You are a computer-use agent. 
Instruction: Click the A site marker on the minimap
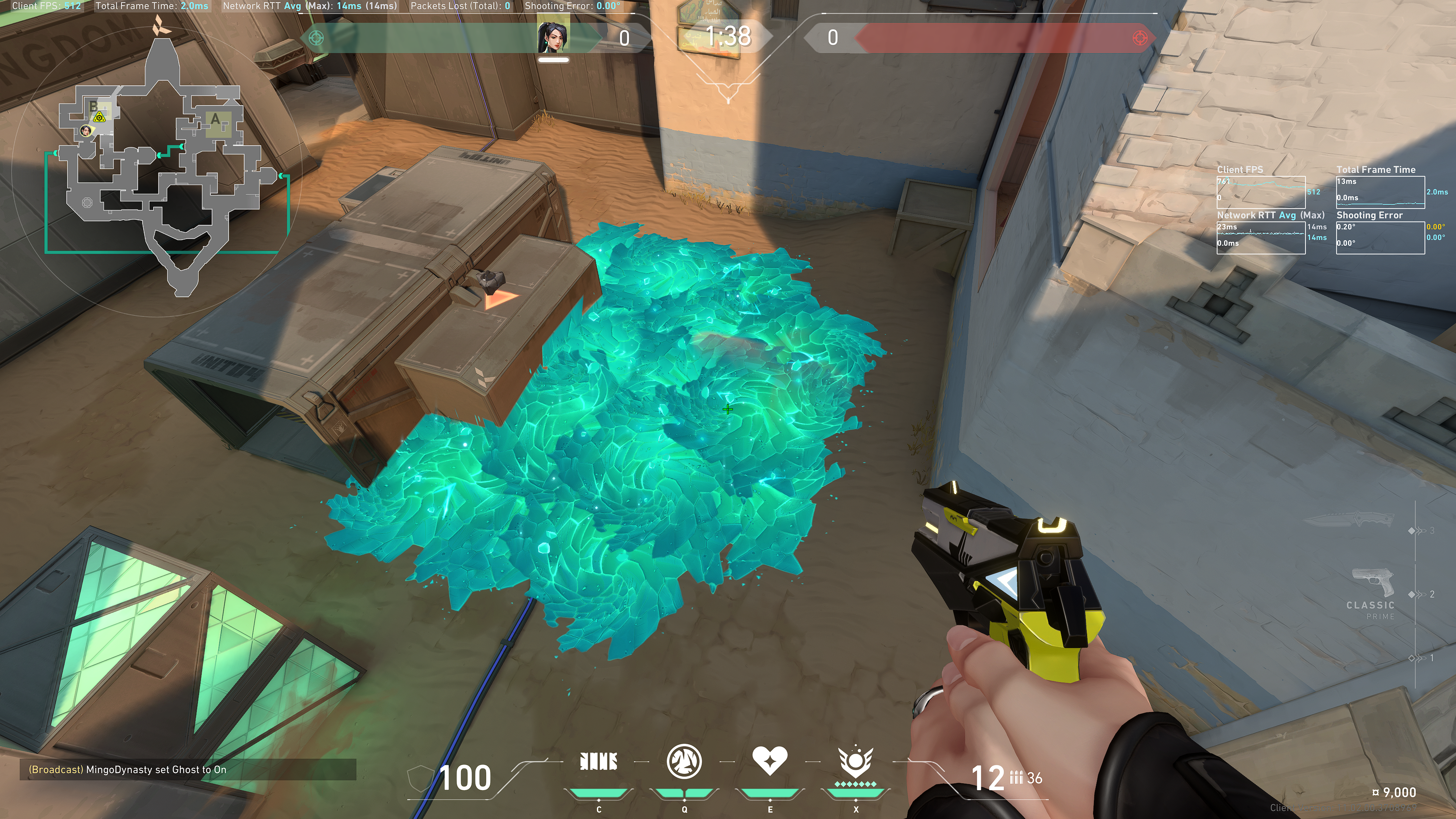coord(215,119)
